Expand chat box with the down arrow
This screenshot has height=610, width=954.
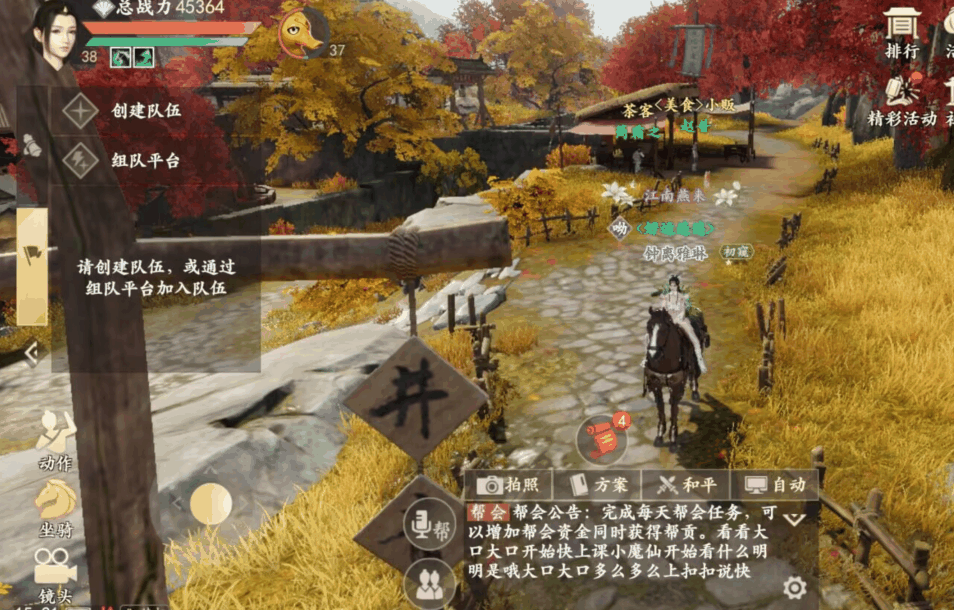[794, 520]
